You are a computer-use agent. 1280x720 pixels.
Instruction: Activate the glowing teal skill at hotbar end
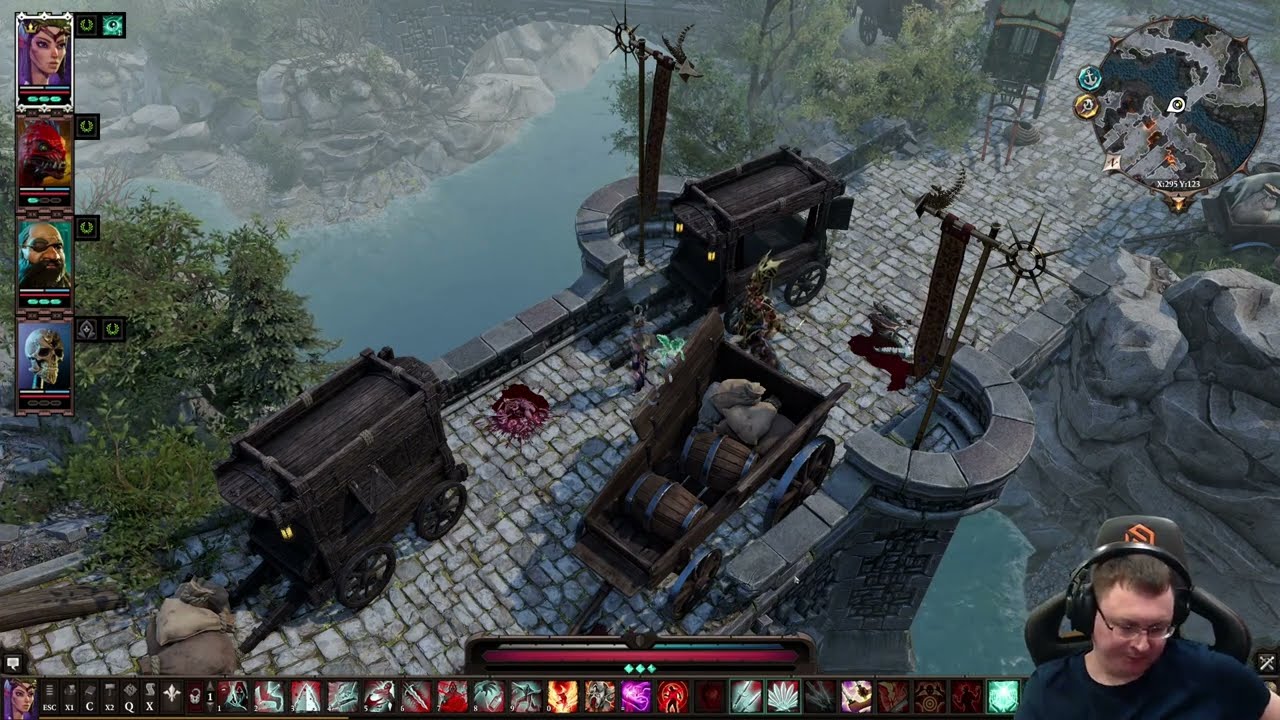pos(1002,696)
